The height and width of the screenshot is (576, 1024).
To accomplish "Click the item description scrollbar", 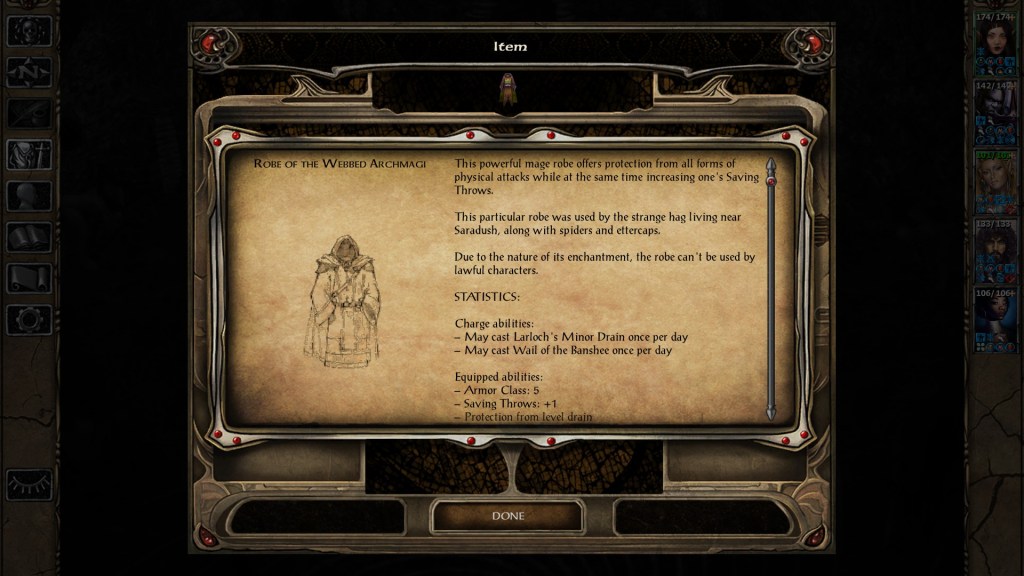I will coord(770,288).
